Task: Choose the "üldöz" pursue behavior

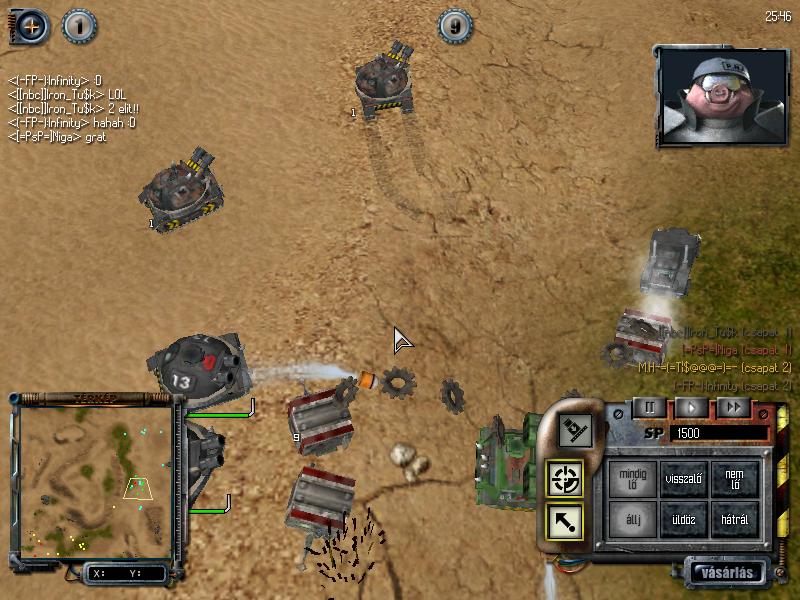Action: 684,519
